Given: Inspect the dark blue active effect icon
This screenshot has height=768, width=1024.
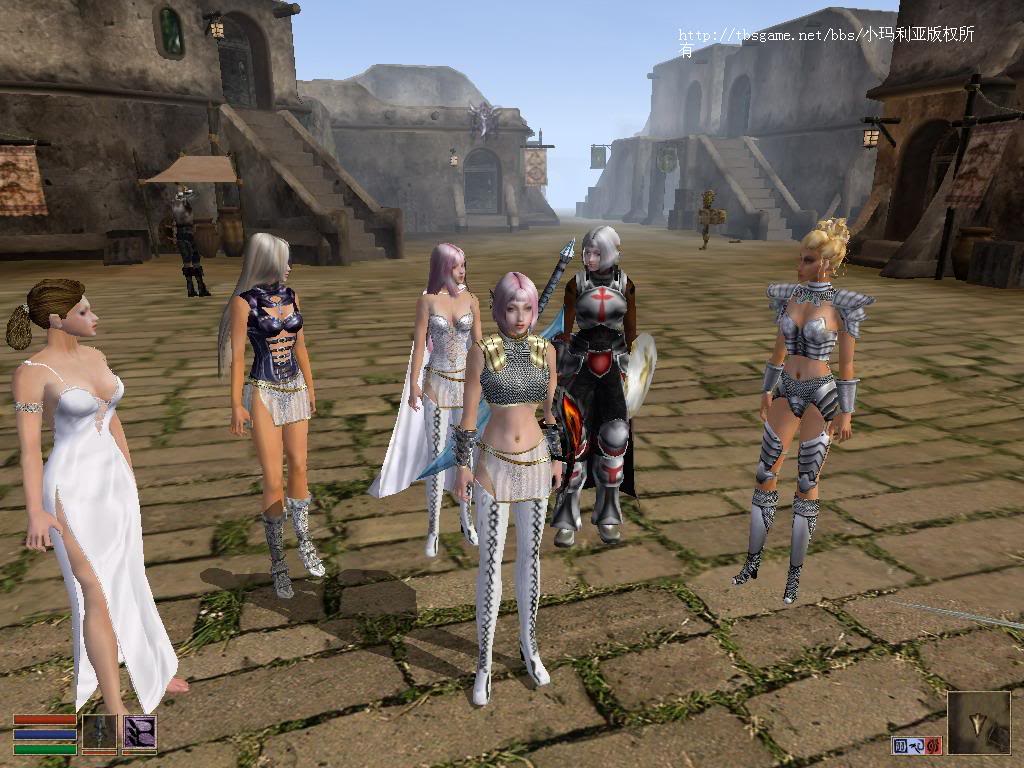Looking at the screenshot, I should coord(900,745).
